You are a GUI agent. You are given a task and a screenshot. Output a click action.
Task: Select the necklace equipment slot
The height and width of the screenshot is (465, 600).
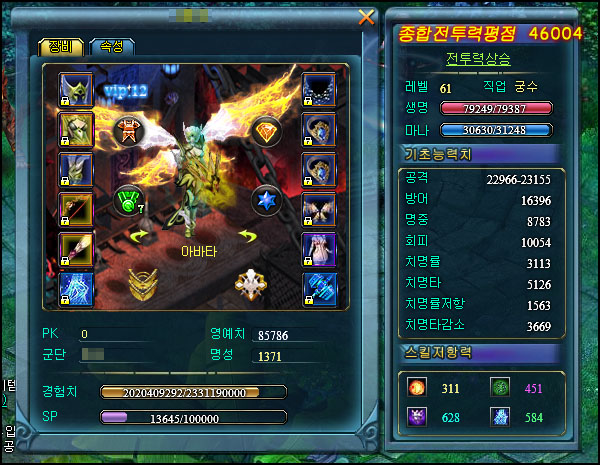click(x=318, y=90)
